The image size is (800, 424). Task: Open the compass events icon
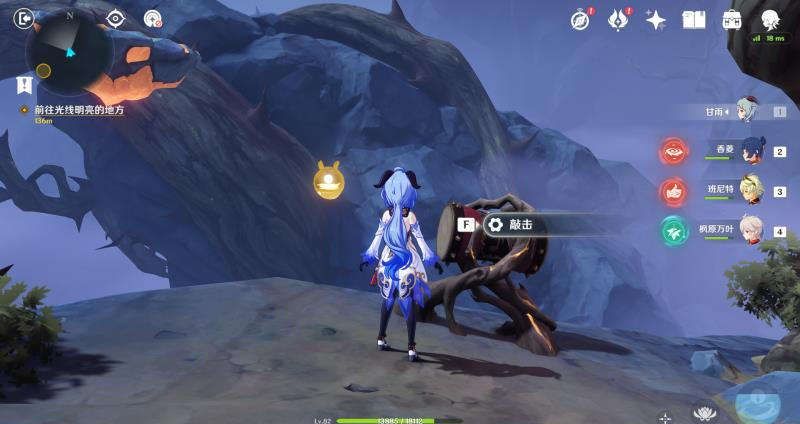[x=580, y=19]
